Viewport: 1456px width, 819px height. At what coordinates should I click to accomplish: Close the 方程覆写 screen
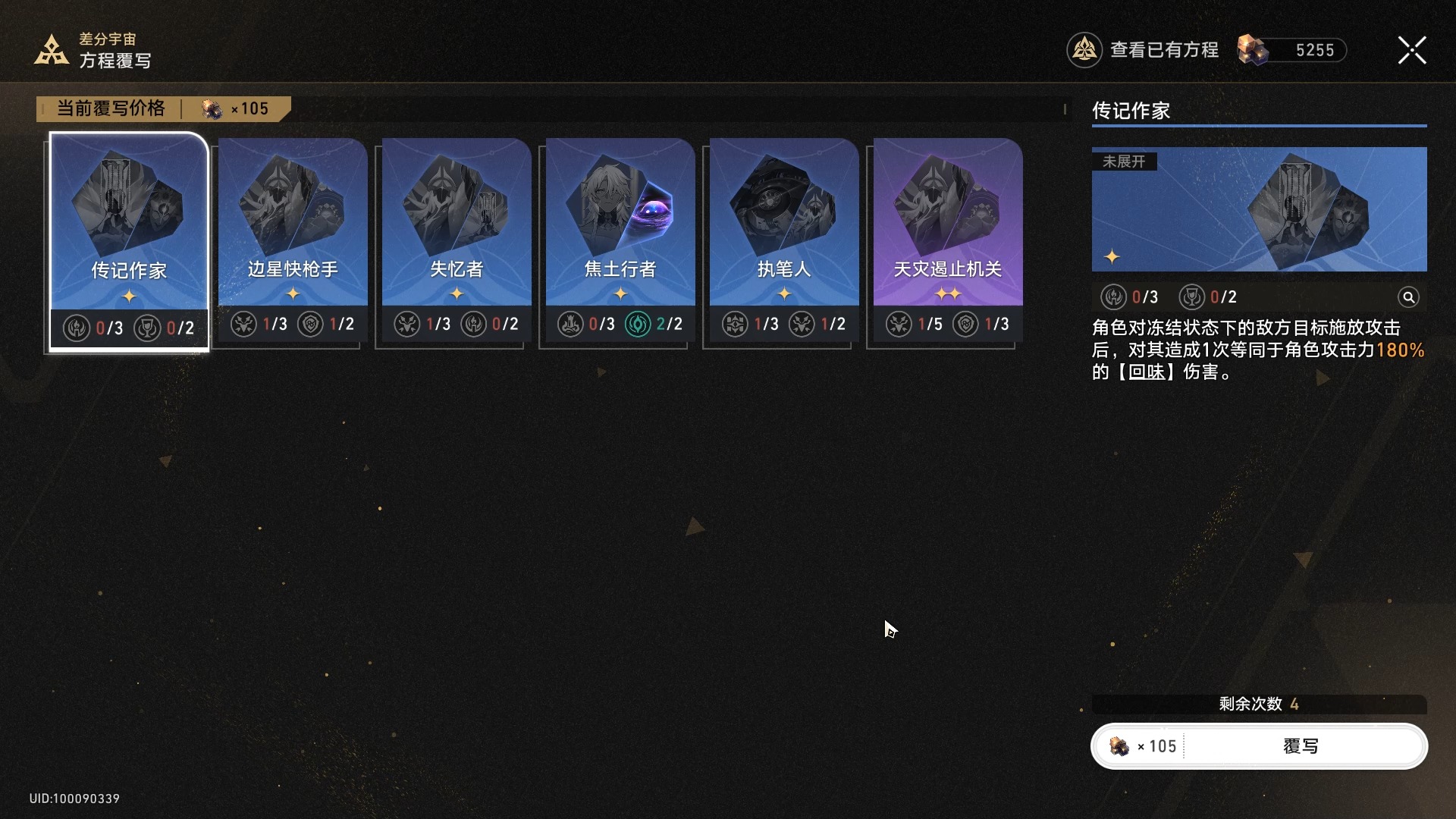tap(1411, 50)
